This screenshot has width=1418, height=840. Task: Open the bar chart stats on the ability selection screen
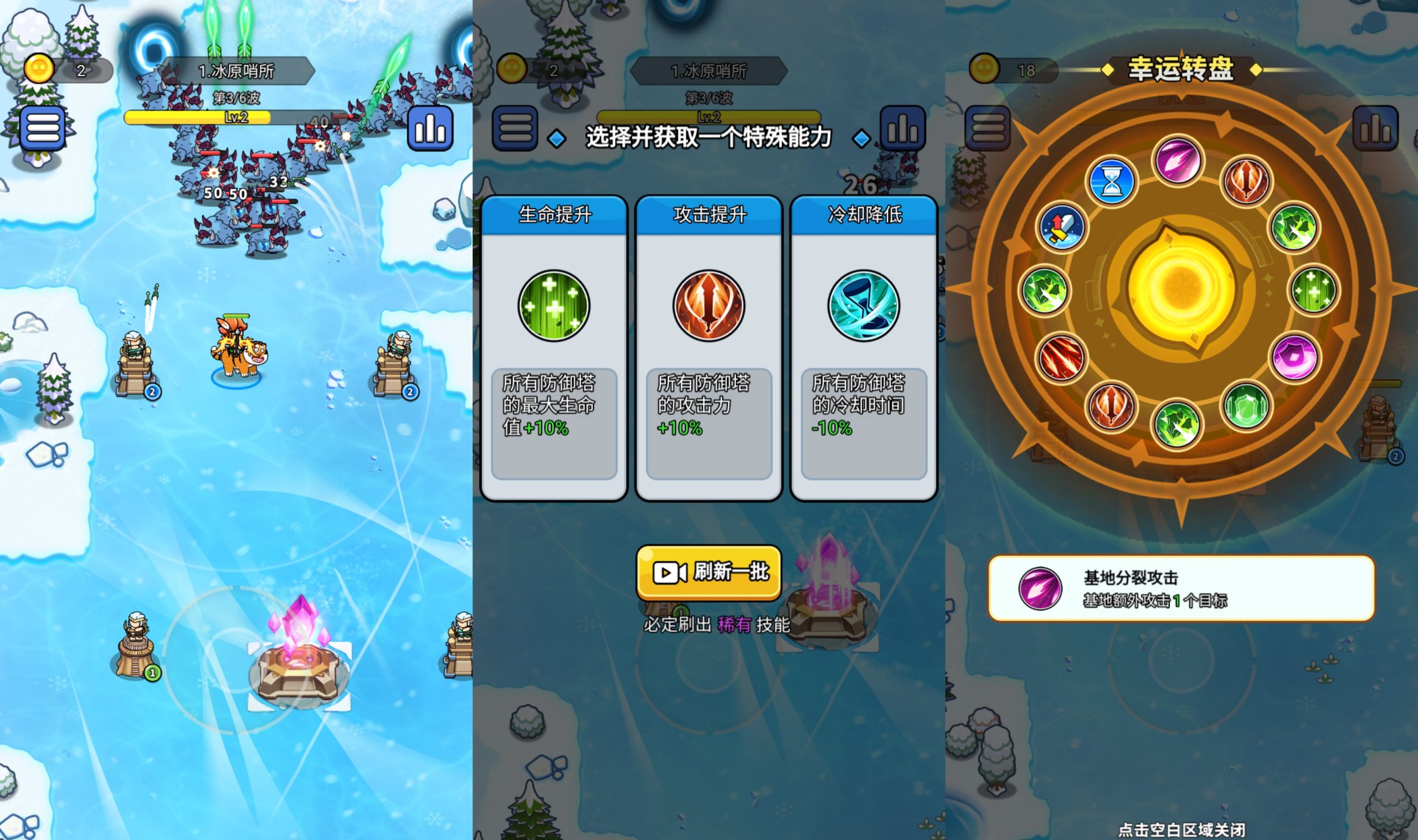coord(903,128)
